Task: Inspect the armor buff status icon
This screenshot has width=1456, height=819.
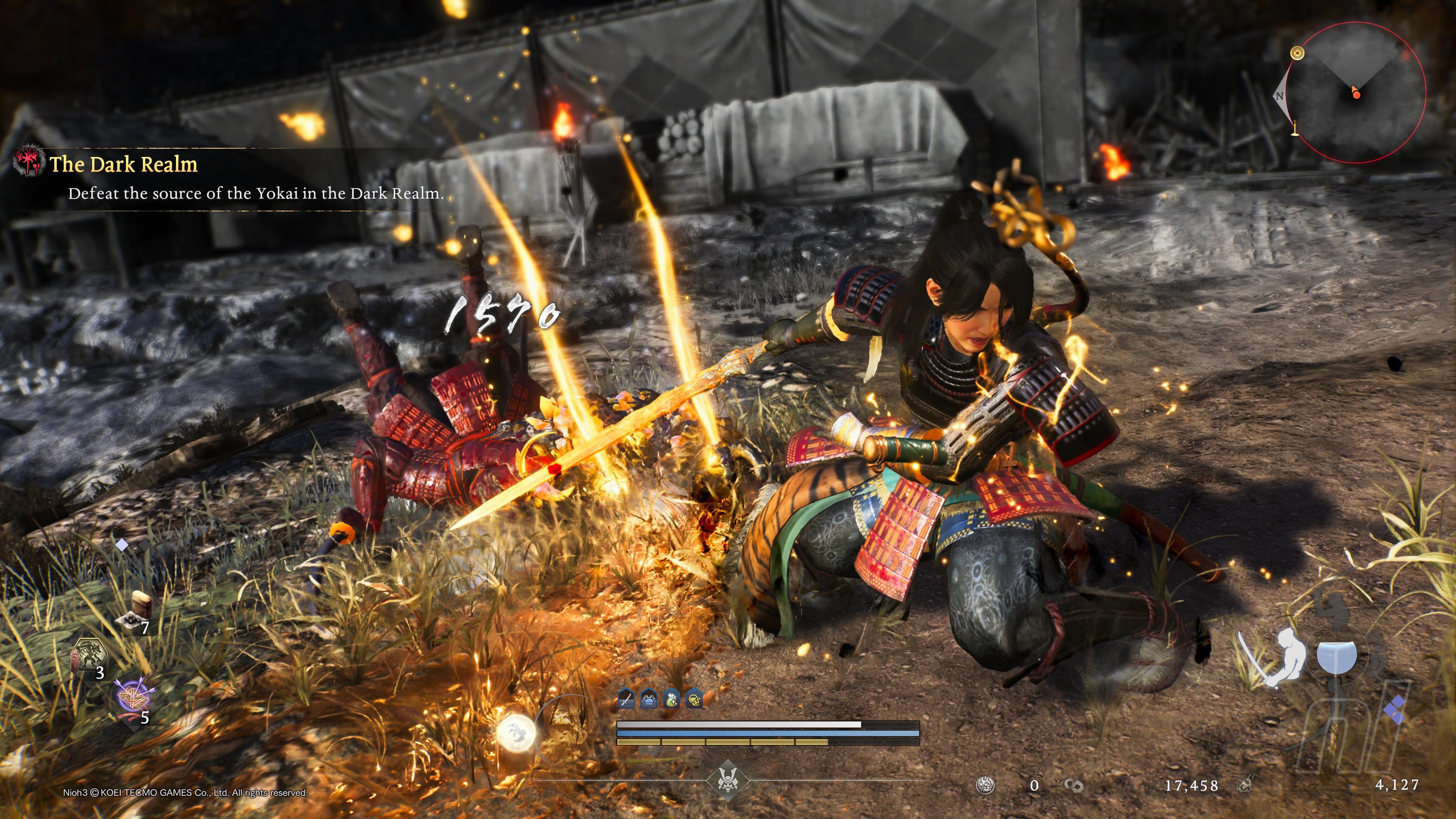Action: (x=649, y=699)
